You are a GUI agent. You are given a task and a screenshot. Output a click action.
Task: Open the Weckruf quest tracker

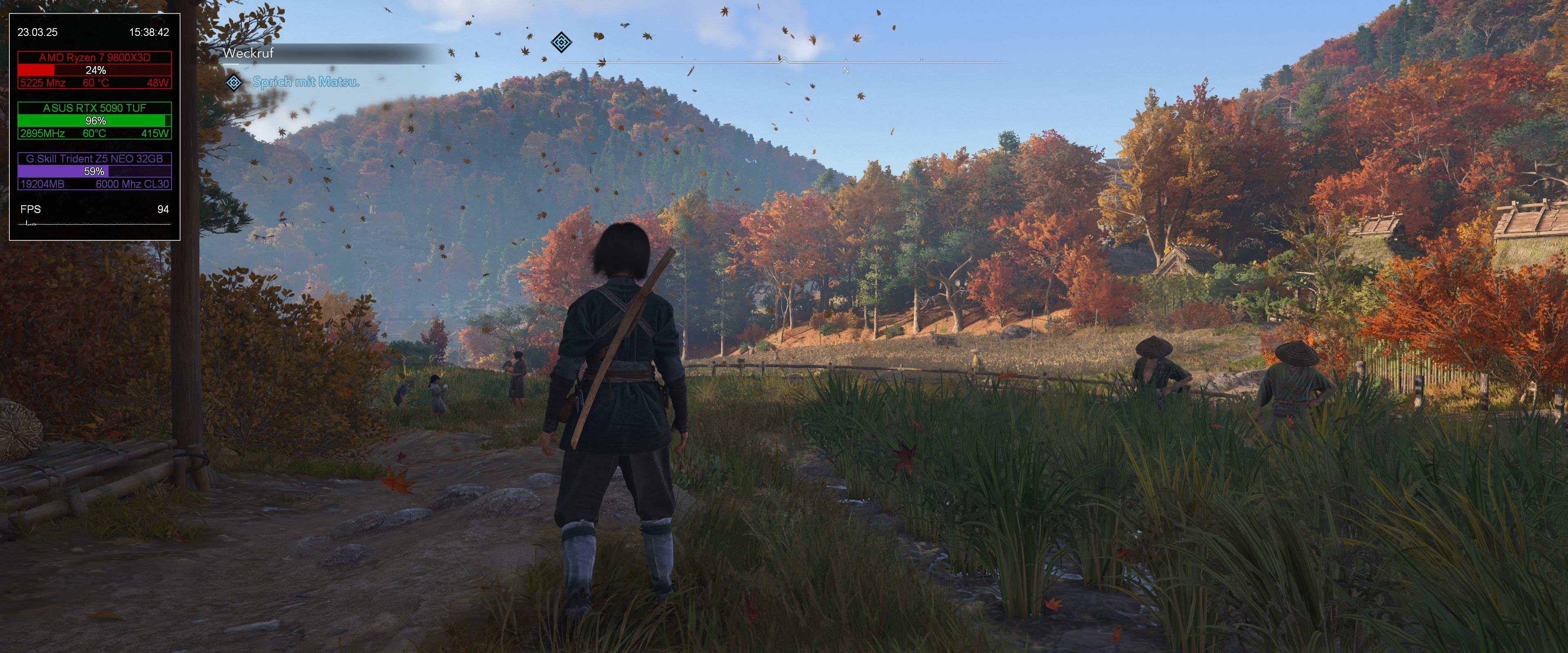(248, 53)
